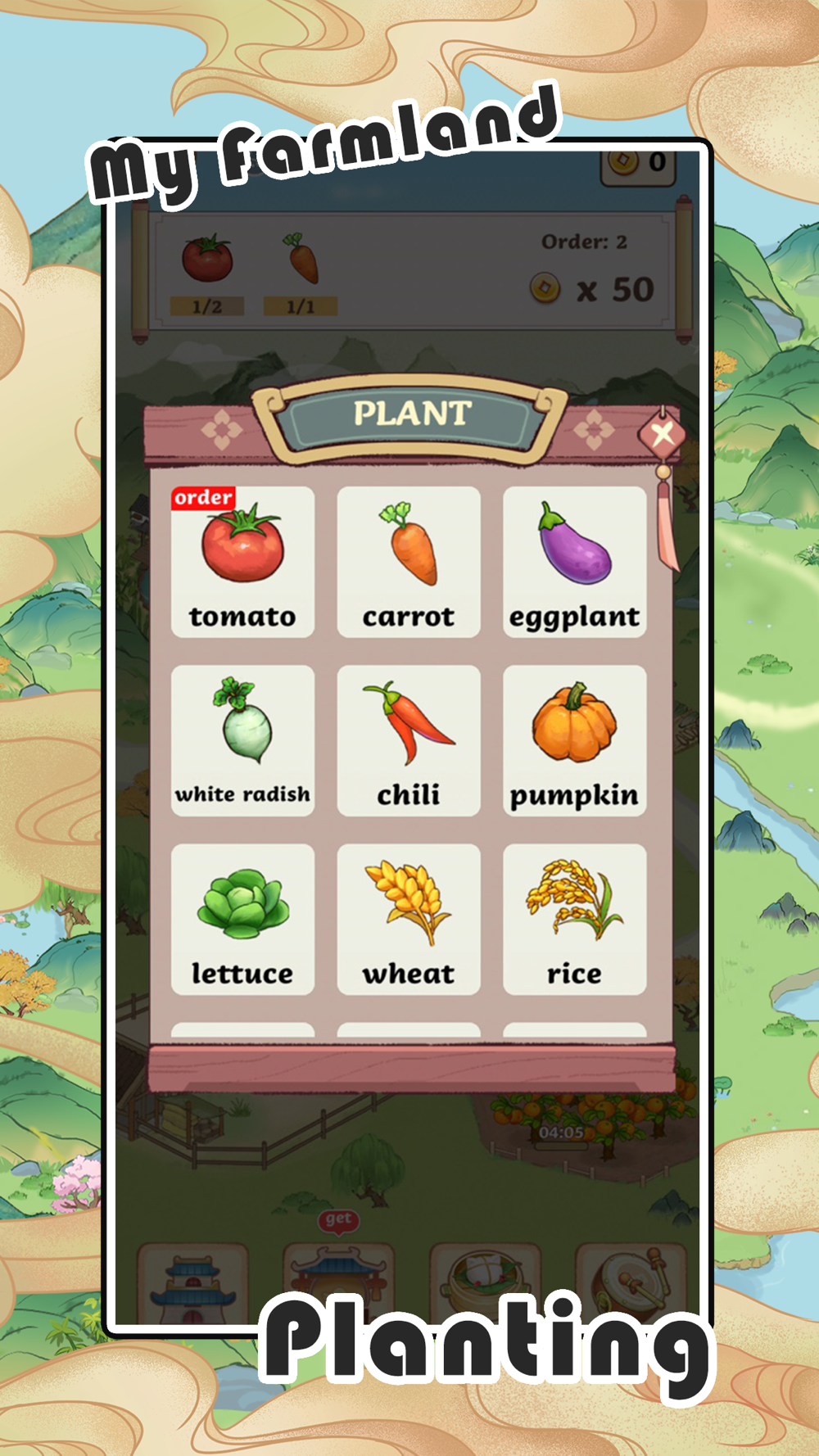Viewport: 819px width, 1456px height.
Task: Choose wheat to plant
Action: pyautogui.click(x=409, y=919)
